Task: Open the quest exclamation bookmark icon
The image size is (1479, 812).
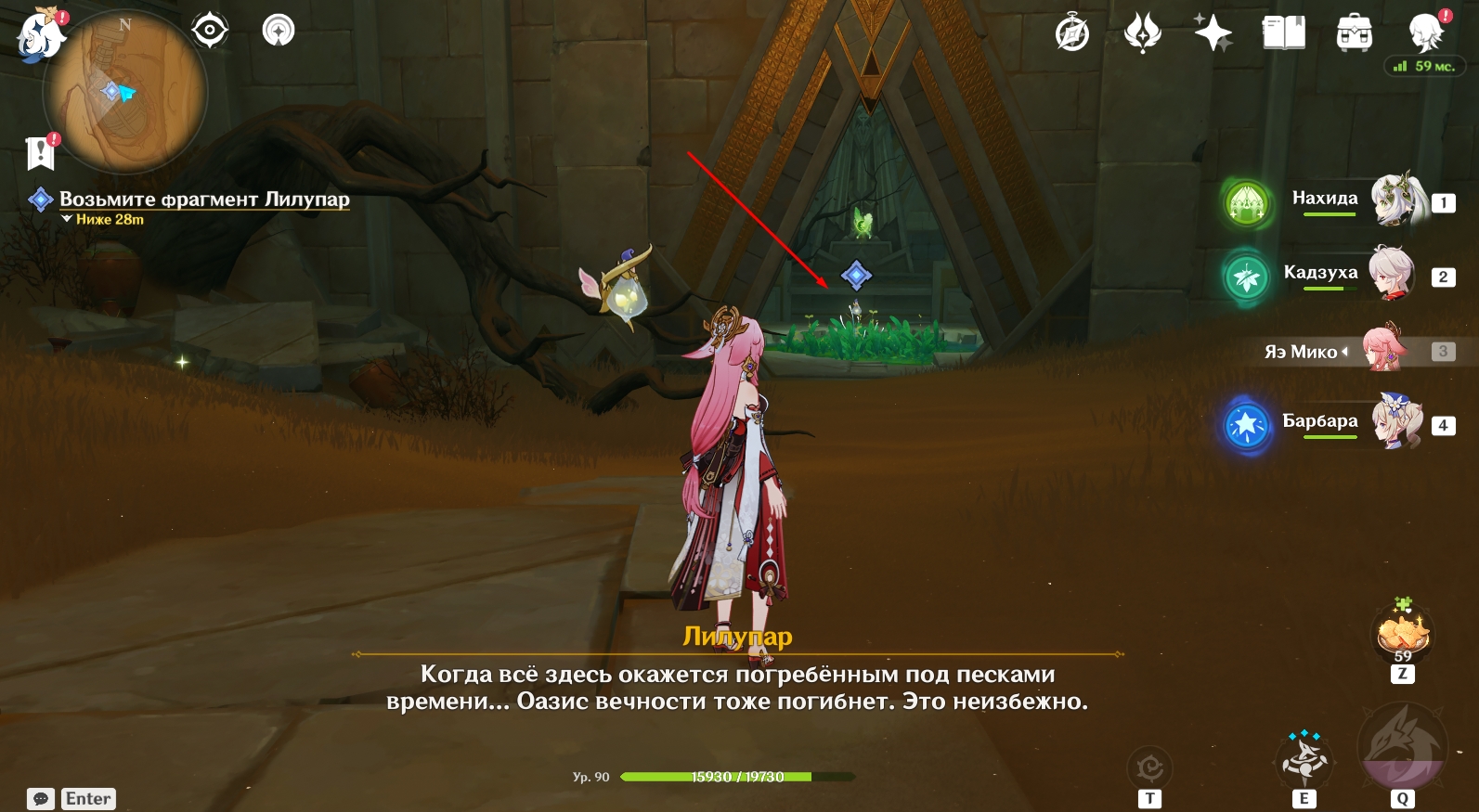Action: pyautogui.click(x=41, y=152)
